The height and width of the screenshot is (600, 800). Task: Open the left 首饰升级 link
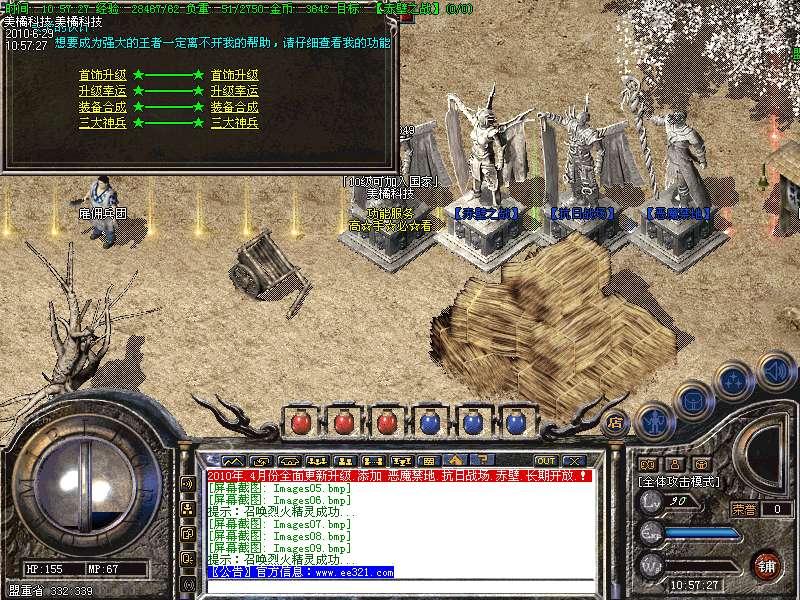tap(102, 75)
